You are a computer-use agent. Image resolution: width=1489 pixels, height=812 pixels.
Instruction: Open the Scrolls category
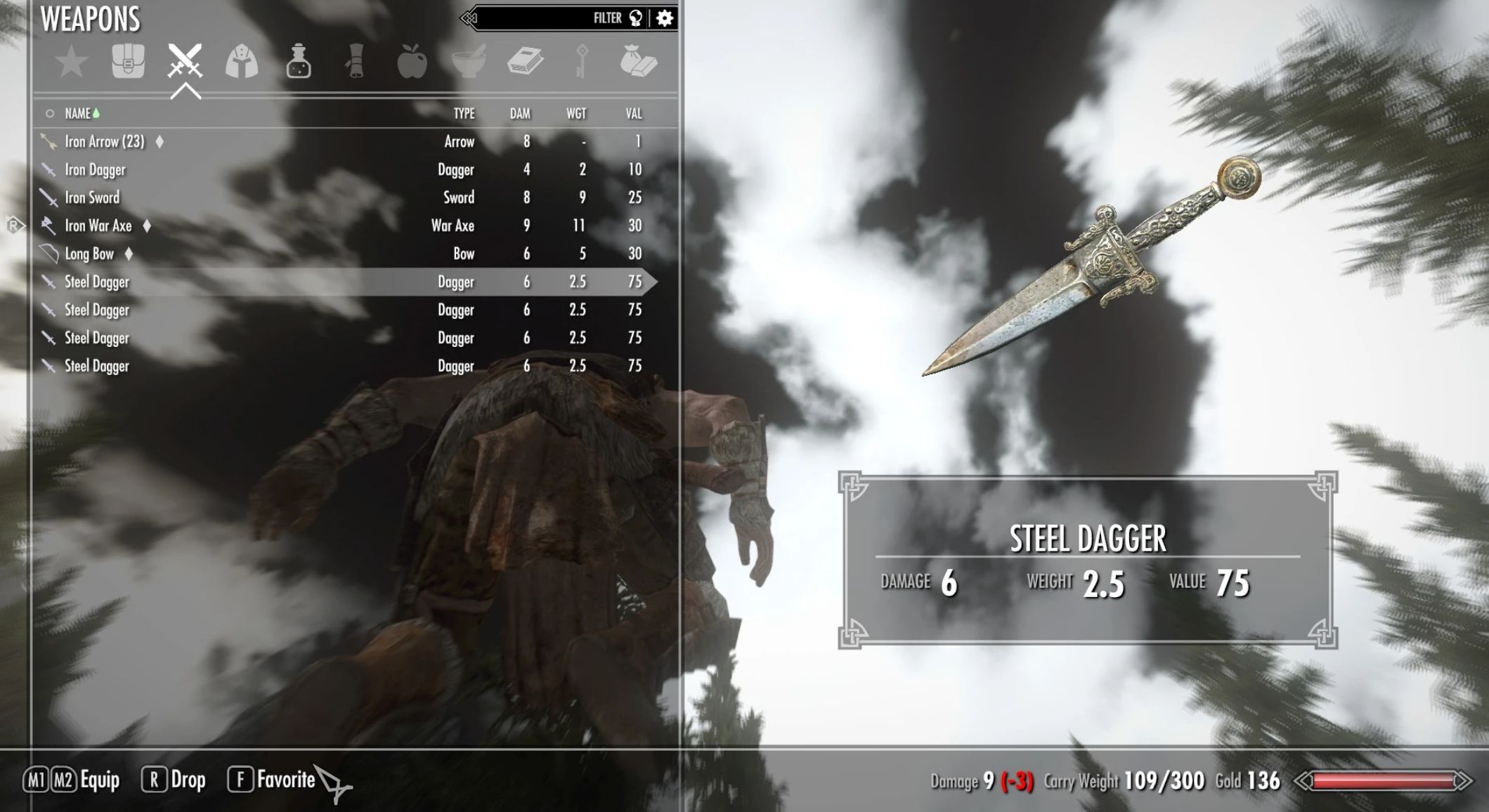[355, 62]
